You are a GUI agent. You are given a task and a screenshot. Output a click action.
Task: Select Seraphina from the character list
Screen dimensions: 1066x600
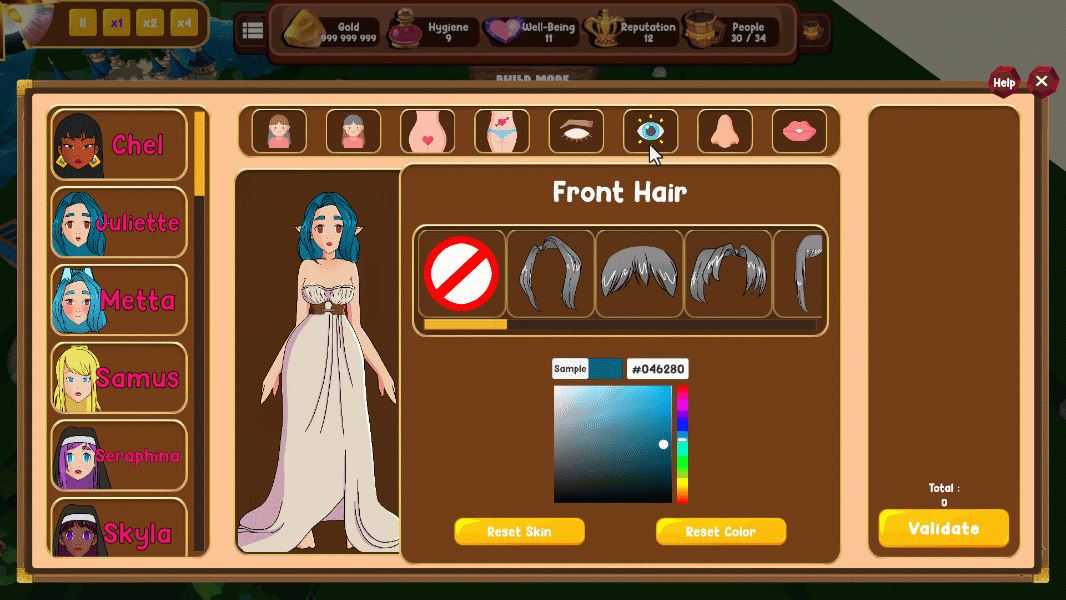click(x=119, y=456)
